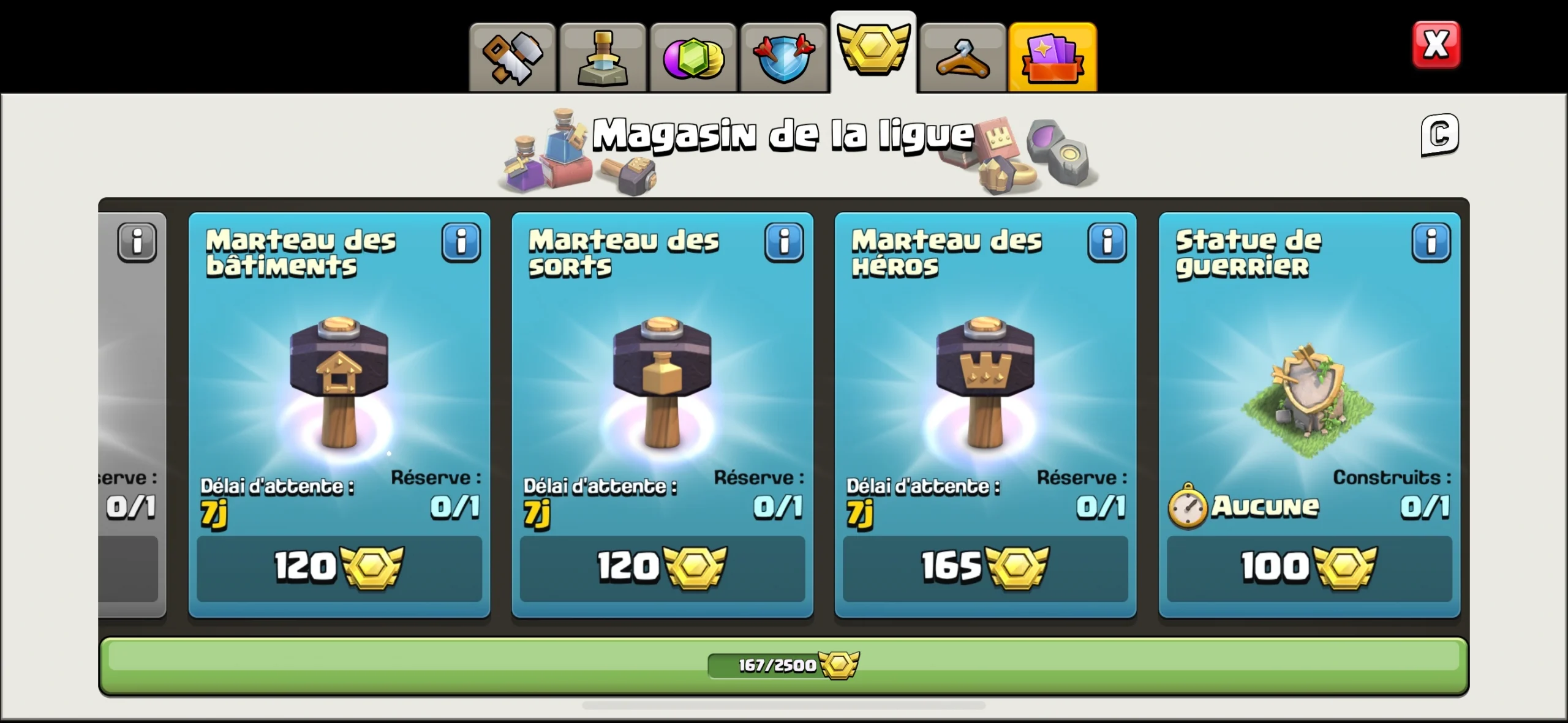Open info for Marteau des bâtiments
The height and width of the screenshot is (723, 1568).
(x=461, y=242)
